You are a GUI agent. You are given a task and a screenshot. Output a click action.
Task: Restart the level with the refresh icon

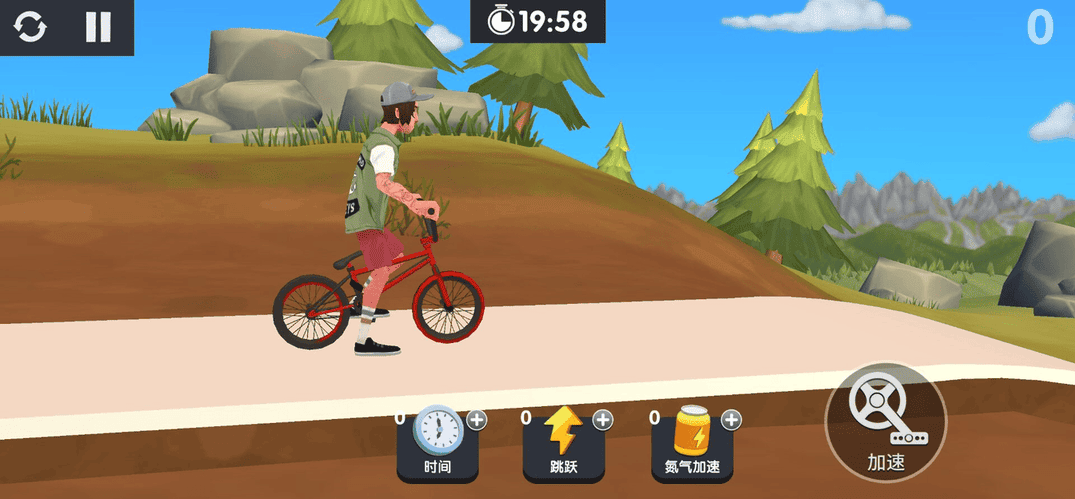pos(30,27)
